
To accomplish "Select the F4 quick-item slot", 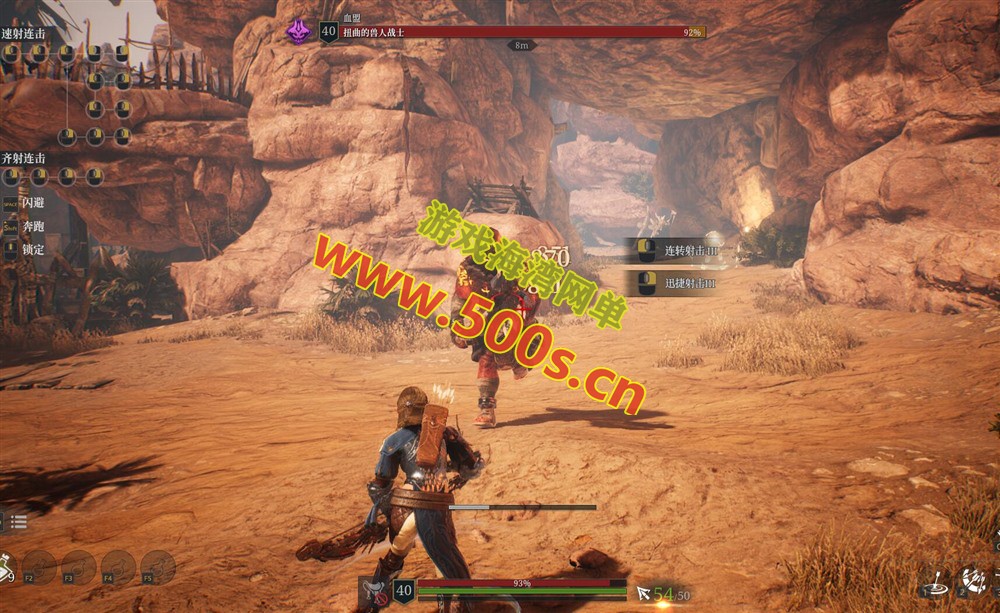I will pyautogui.click(x=118, y=567).
